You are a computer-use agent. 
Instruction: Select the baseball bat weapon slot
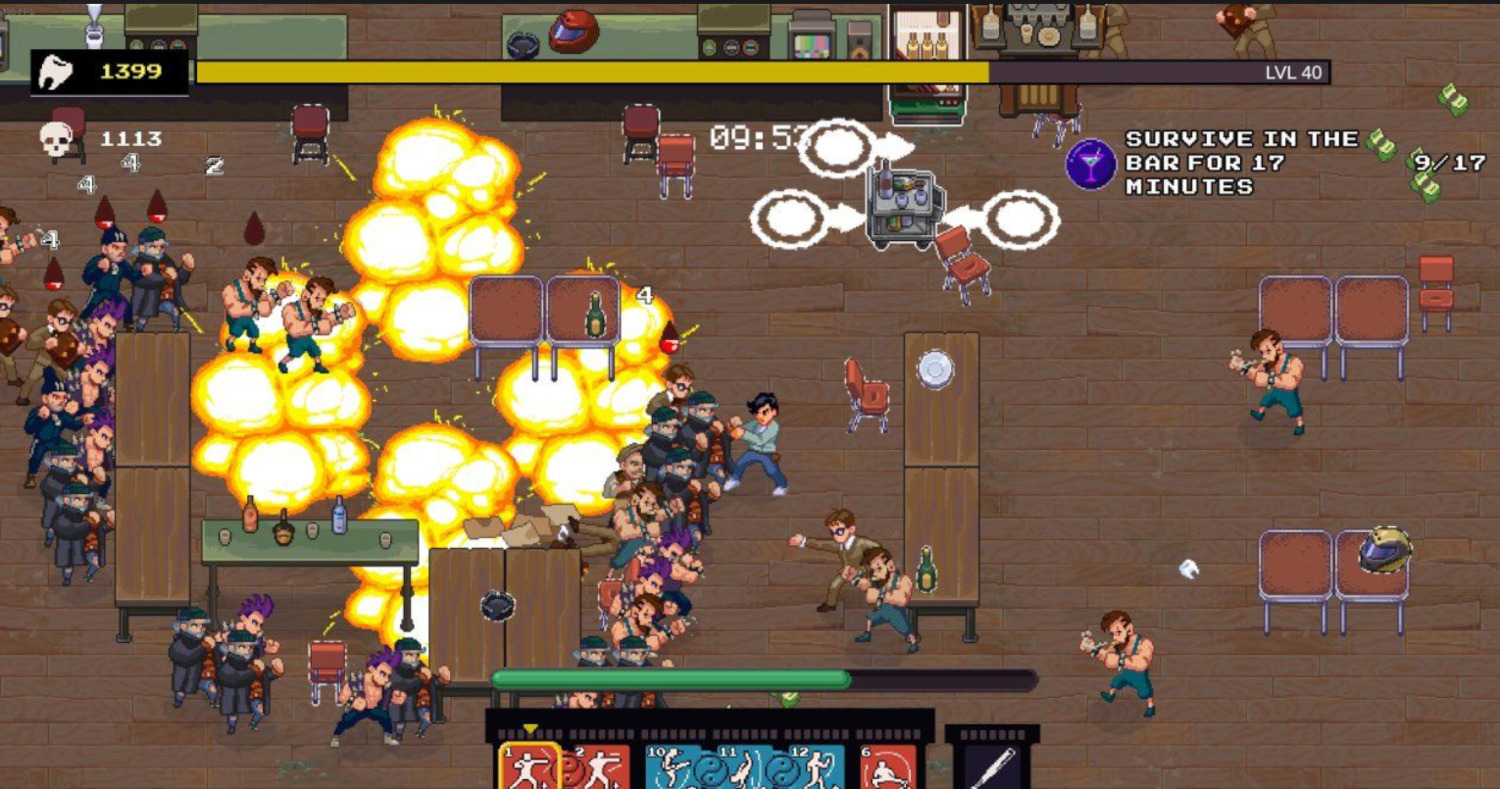coord(992,768)
